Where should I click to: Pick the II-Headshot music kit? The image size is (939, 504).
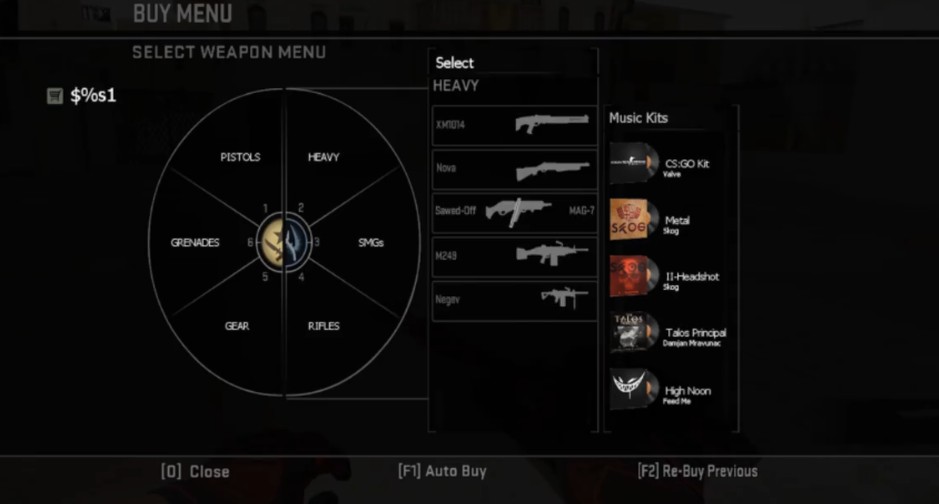pyautogui.click(x=670, y=278)
